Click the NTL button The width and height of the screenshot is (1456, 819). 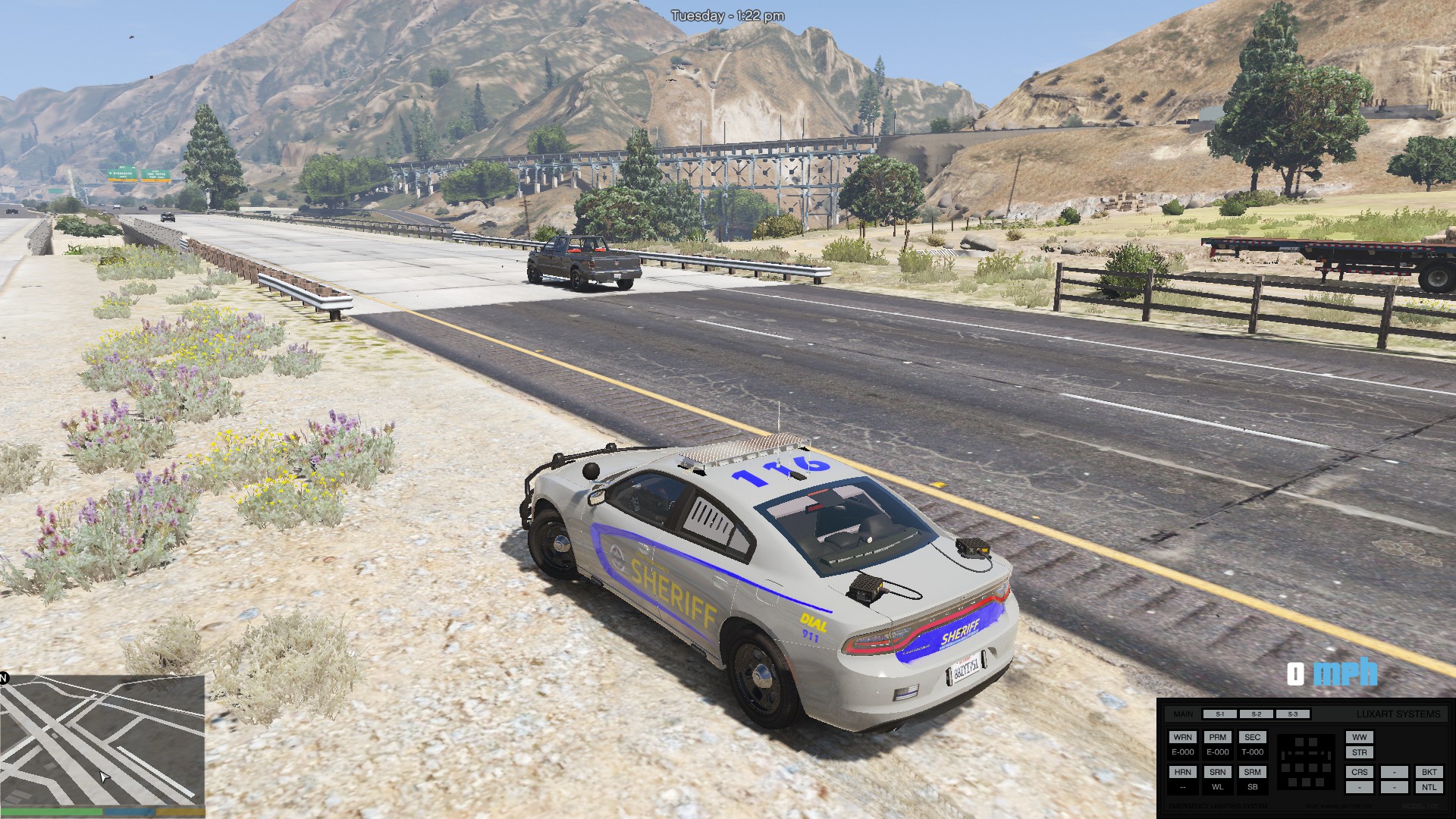(x=1429, y=787)
